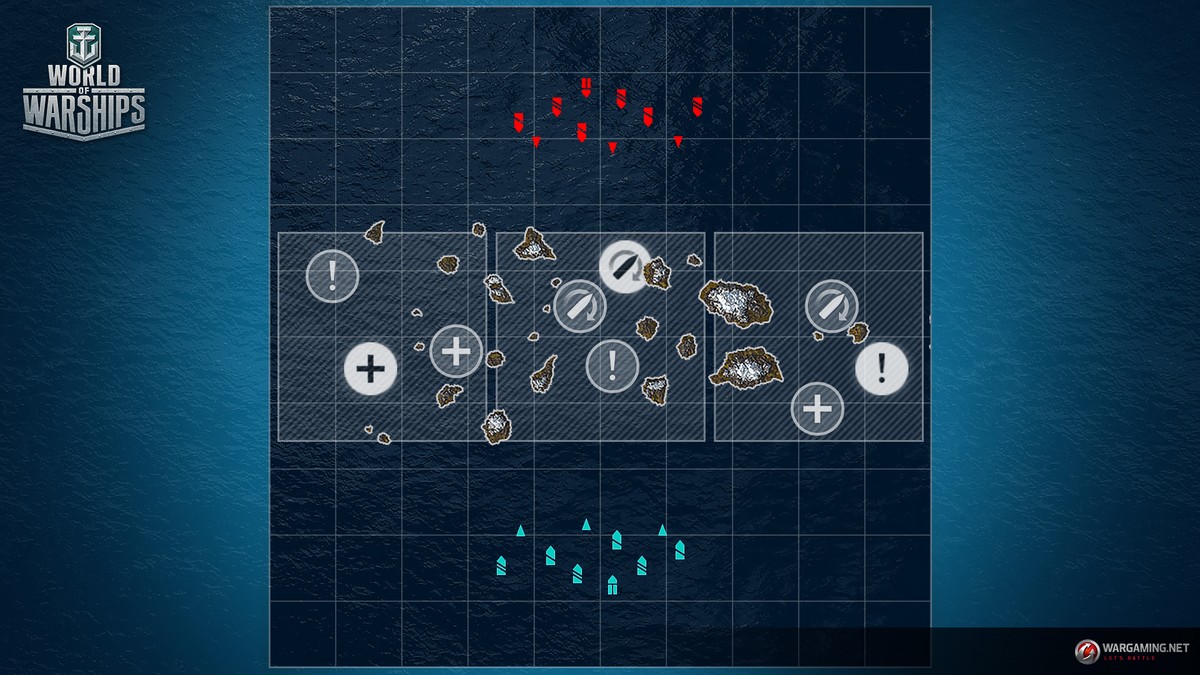Select the highlighted white exclamation mark marker

pyautogui.click(x=881, y=368)
